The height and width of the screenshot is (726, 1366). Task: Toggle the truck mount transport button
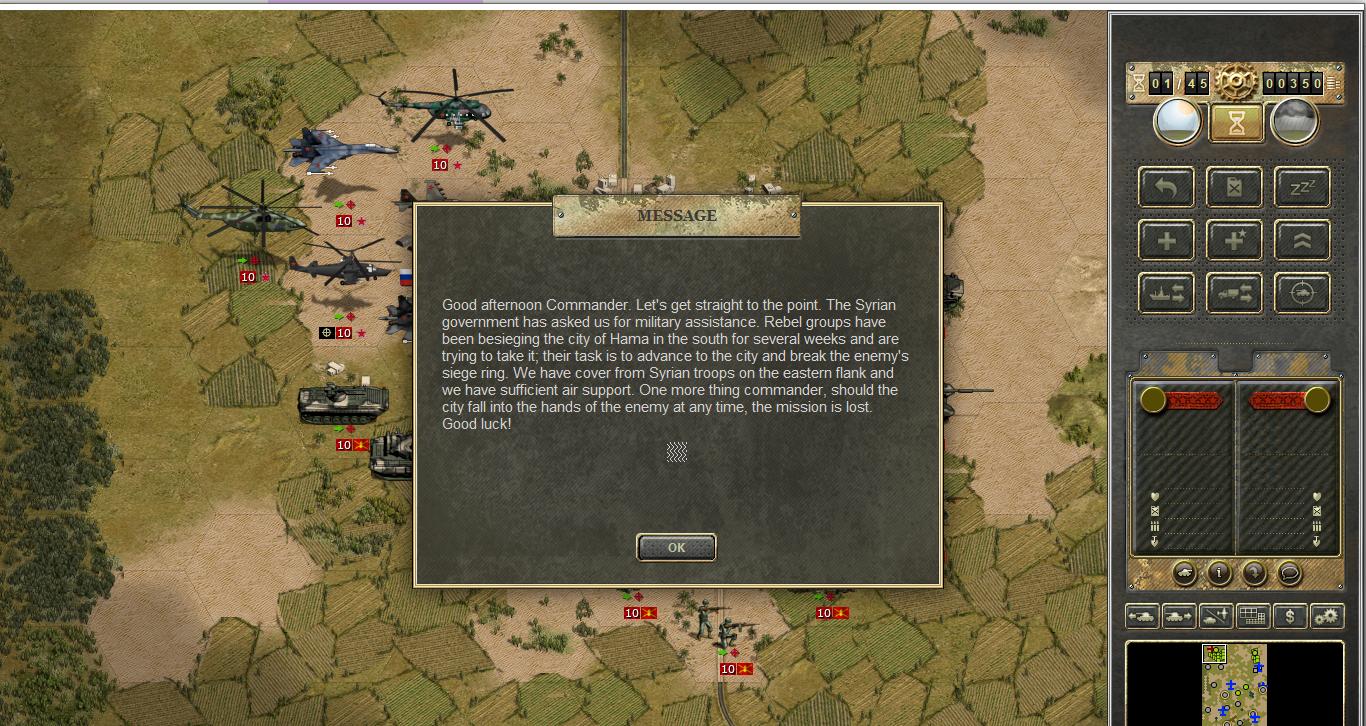pyautogui.click(x=1234, y=293)
